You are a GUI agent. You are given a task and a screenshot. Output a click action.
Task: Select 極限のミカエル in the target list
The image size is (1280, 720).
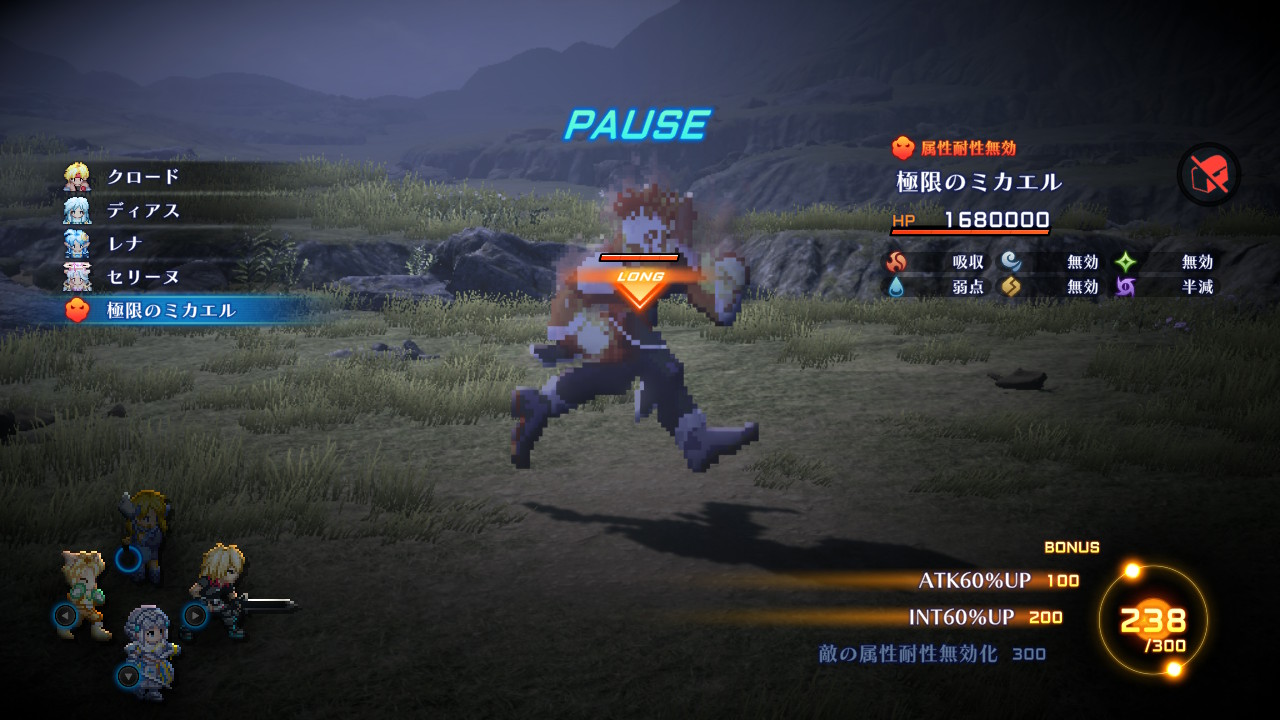click(x=170, y=311)
